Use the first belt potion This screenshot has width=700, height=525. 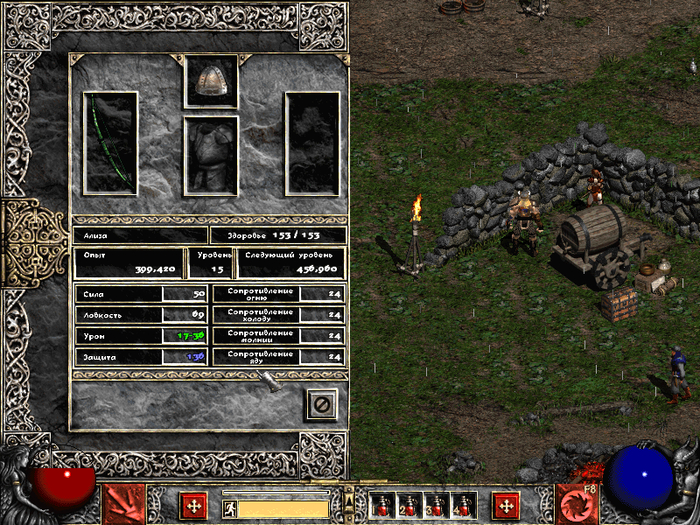[x=381, y=505]
